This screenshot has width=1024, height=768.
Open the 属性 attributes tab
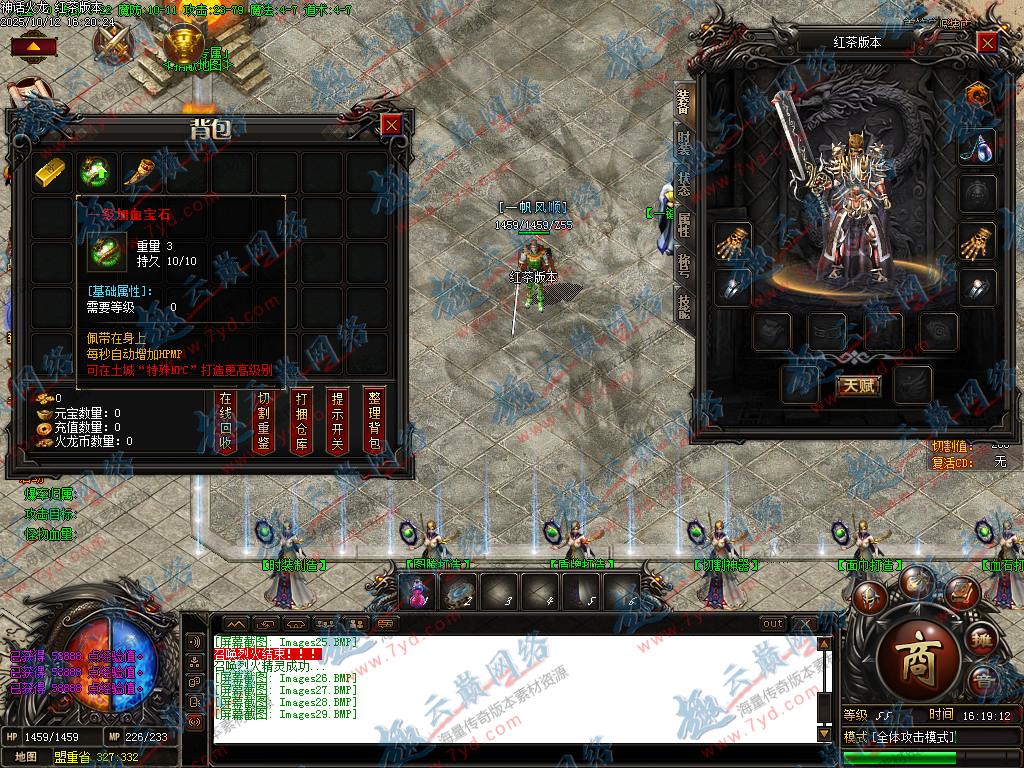(684, 224)
